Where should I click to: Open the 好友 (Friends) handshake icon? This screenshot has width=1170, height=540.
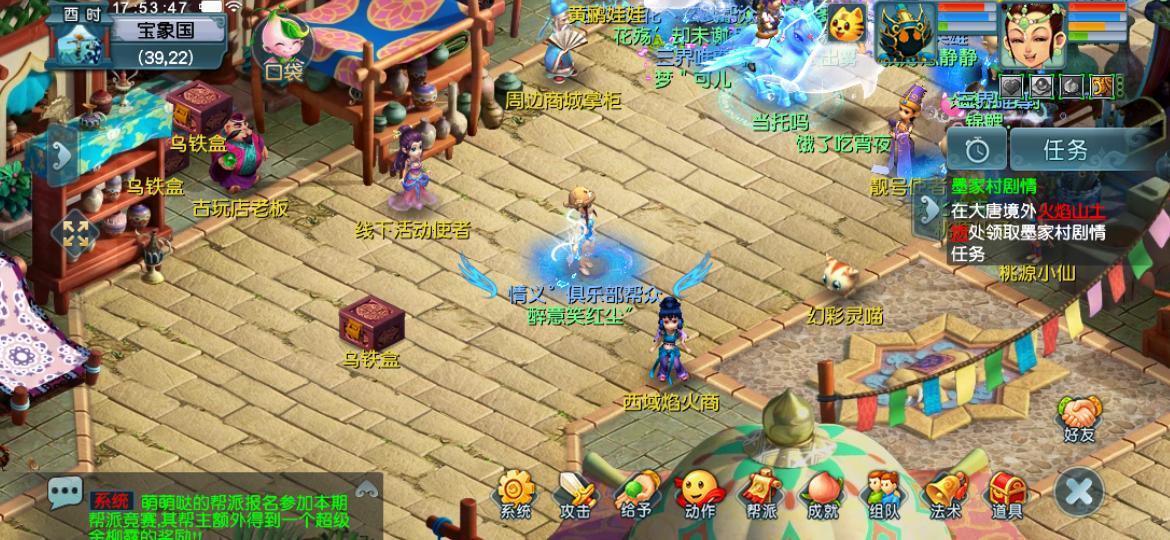pyautogui.click(x=1080, y=418)
